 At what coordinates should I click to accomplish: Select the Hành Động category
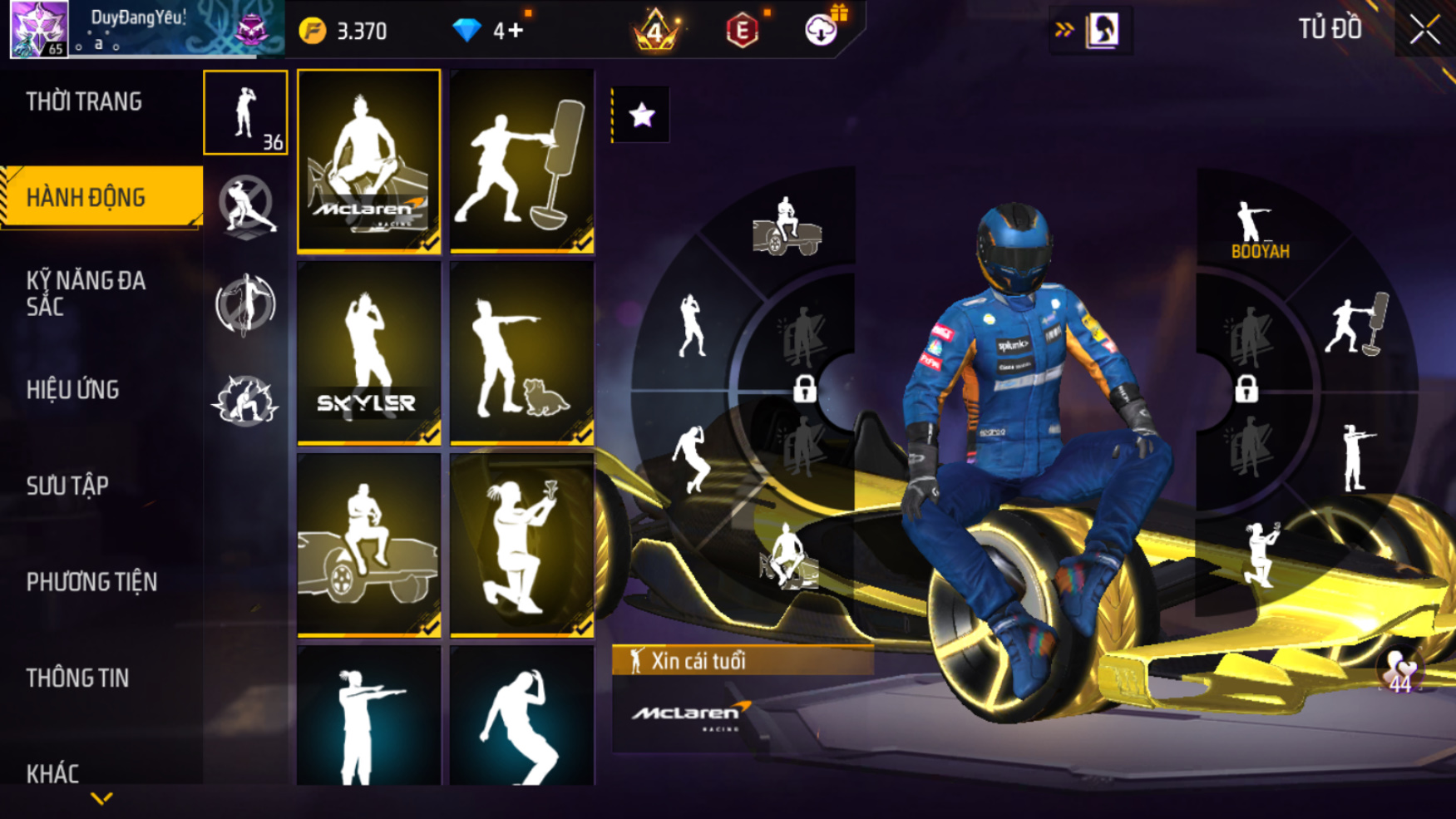pos(86,198)
